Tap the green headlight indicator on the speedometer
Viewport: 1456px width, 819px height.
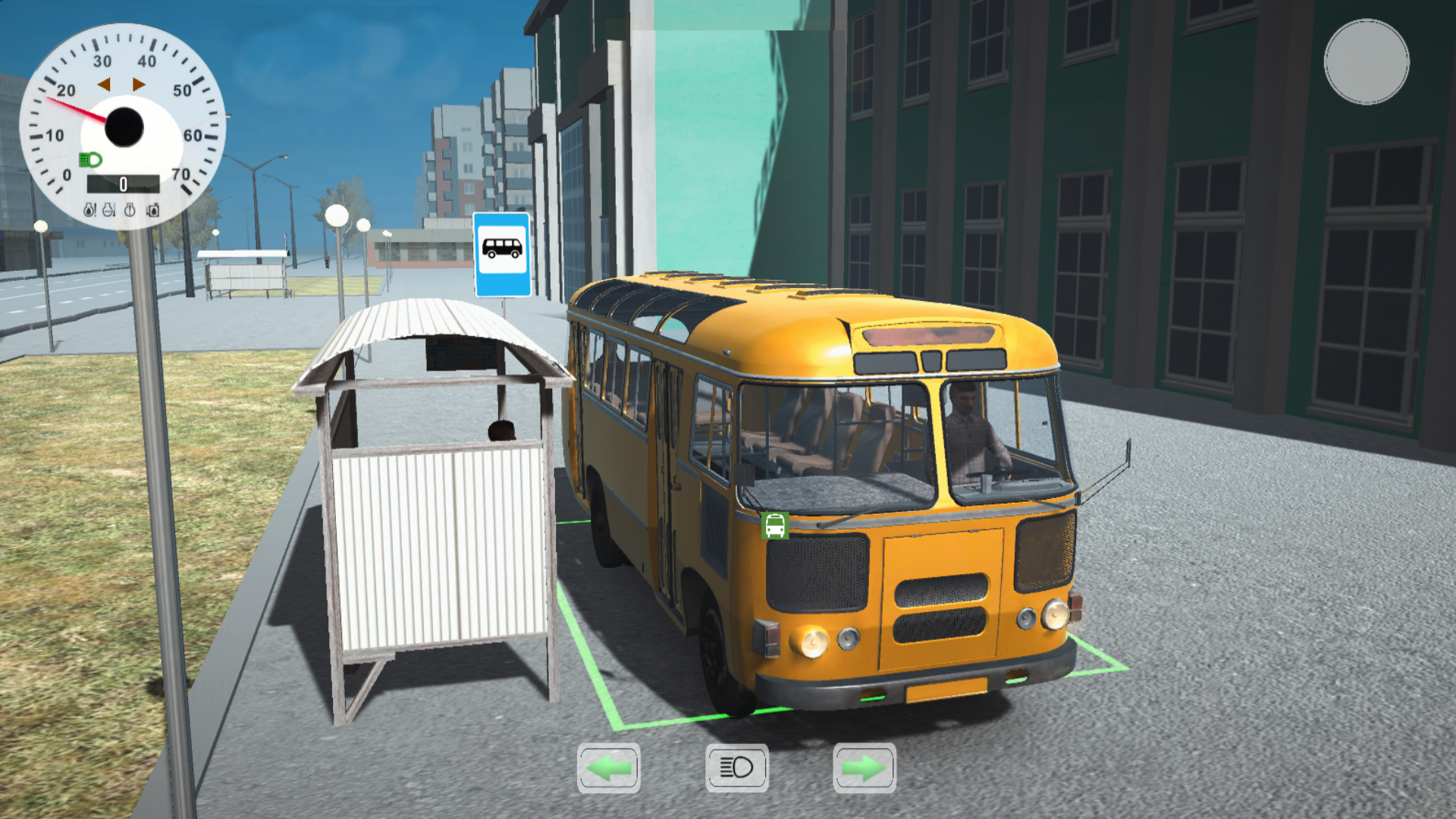pos(89,159)
